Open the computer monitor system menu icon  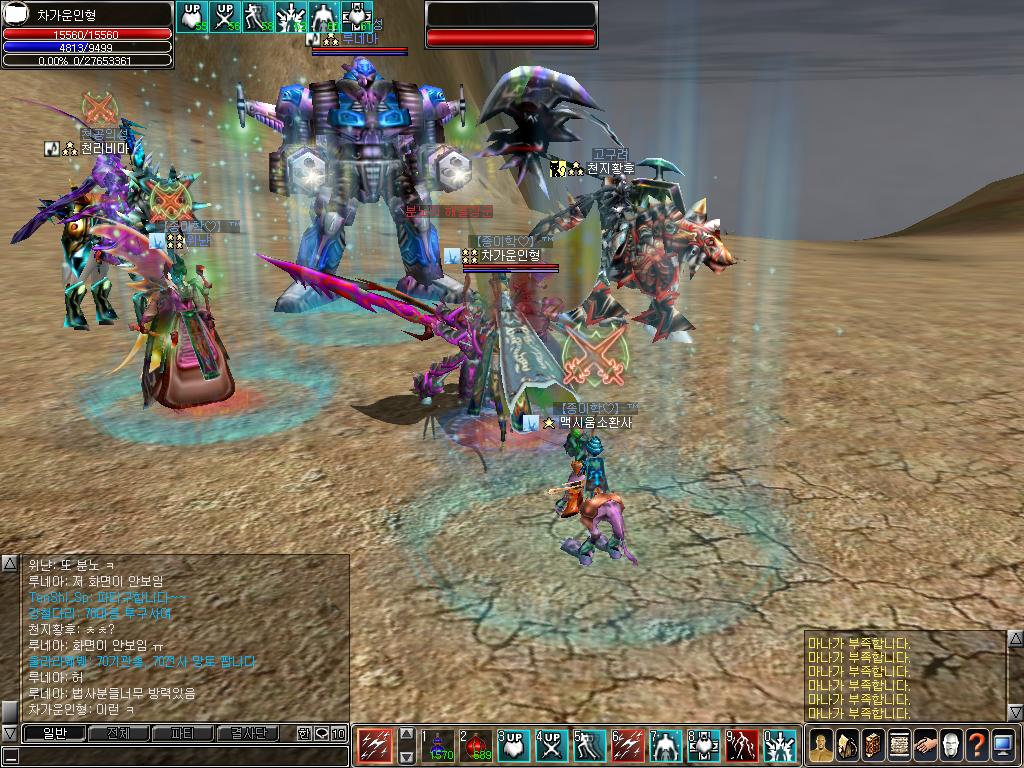point(1003,746)
